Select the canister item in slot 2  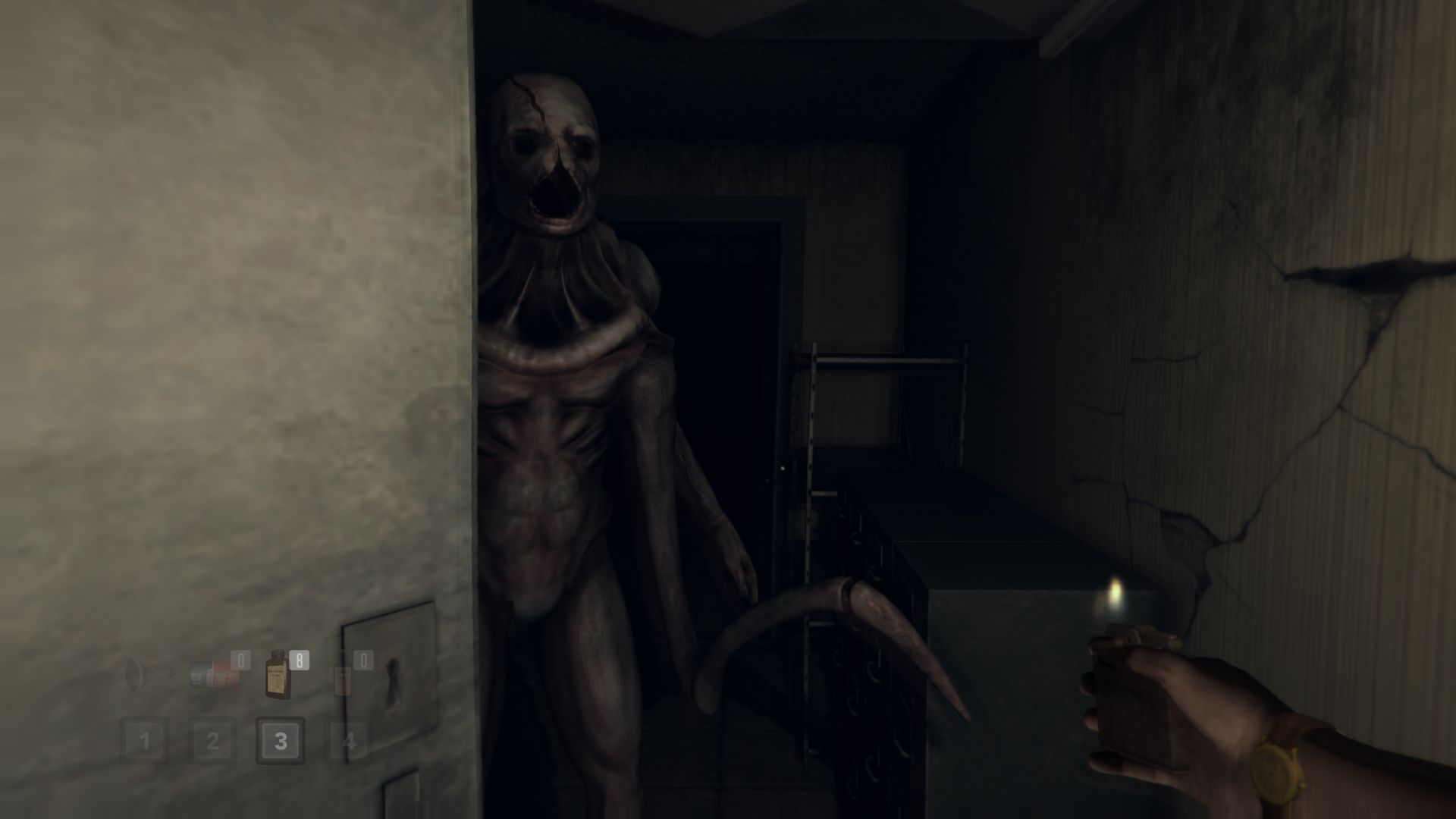[x=214, y=675]
